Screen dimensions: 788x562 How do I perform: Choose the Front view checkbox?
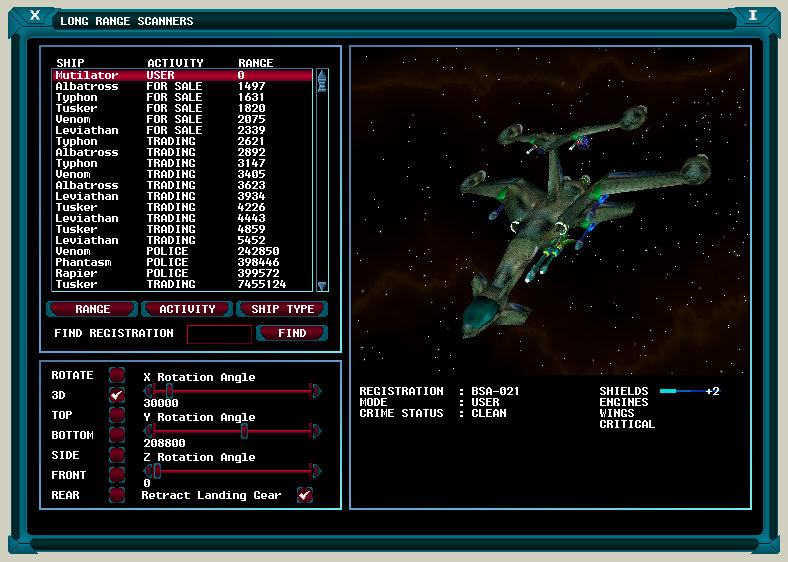[x=117, y=475]
